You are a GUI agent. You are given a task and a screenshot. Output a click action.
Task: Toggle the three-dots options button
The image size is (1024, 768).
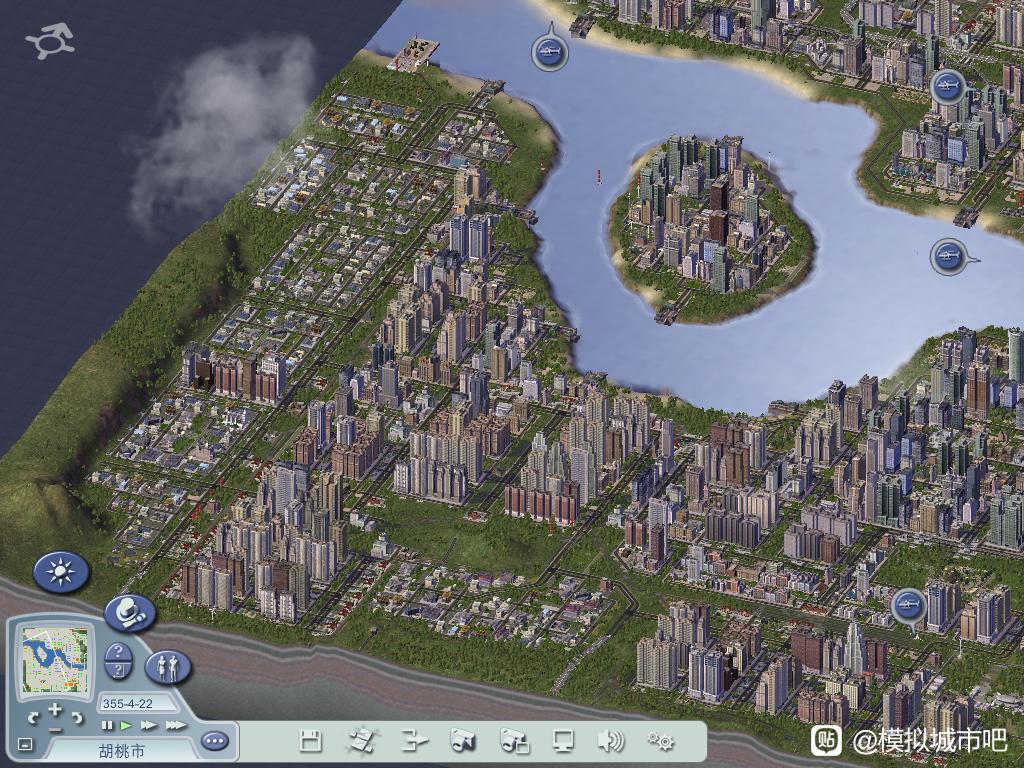pos(214,741)
